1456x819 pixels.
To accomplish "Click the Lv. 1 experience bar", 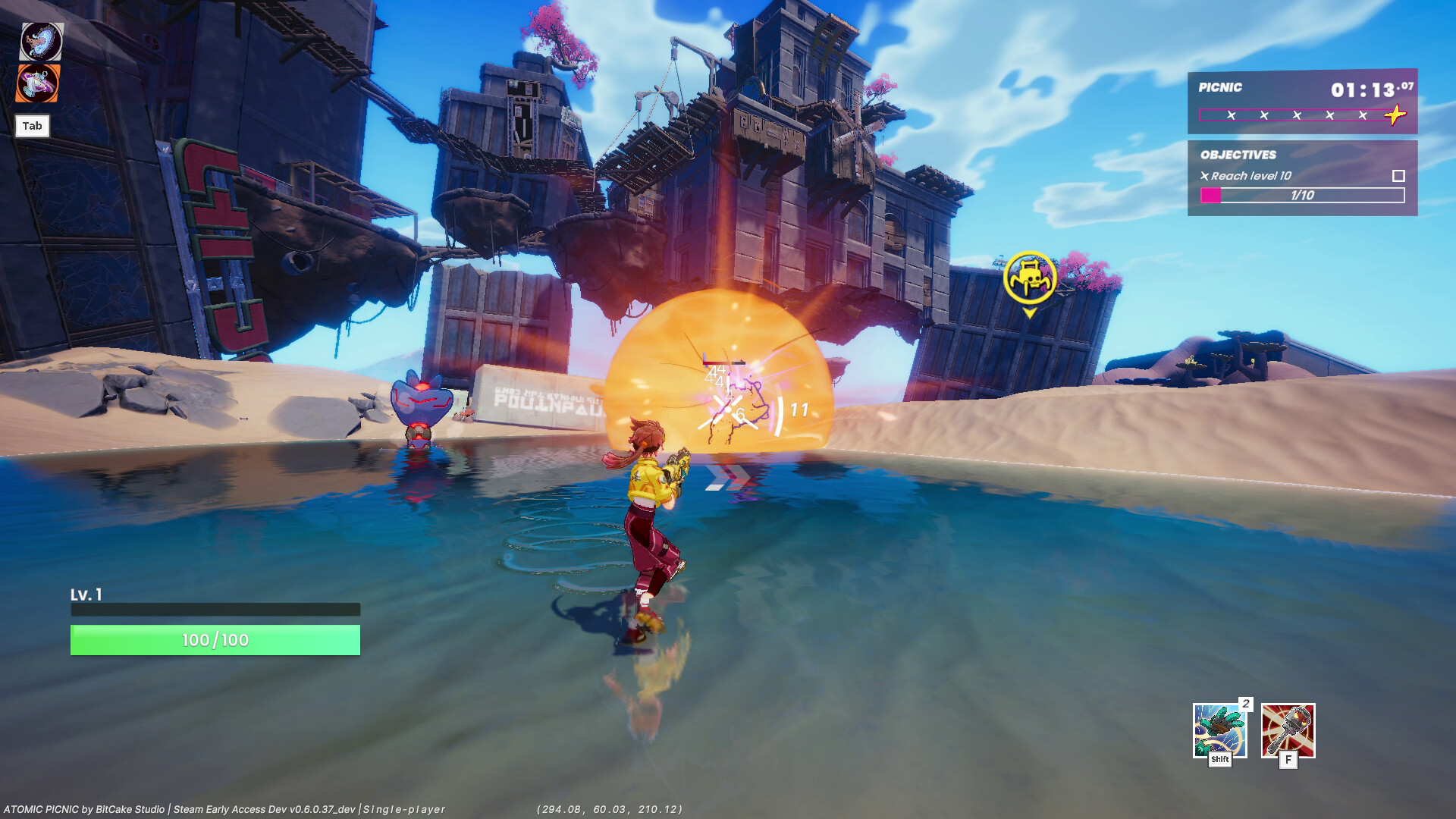I will click(214, 609).
